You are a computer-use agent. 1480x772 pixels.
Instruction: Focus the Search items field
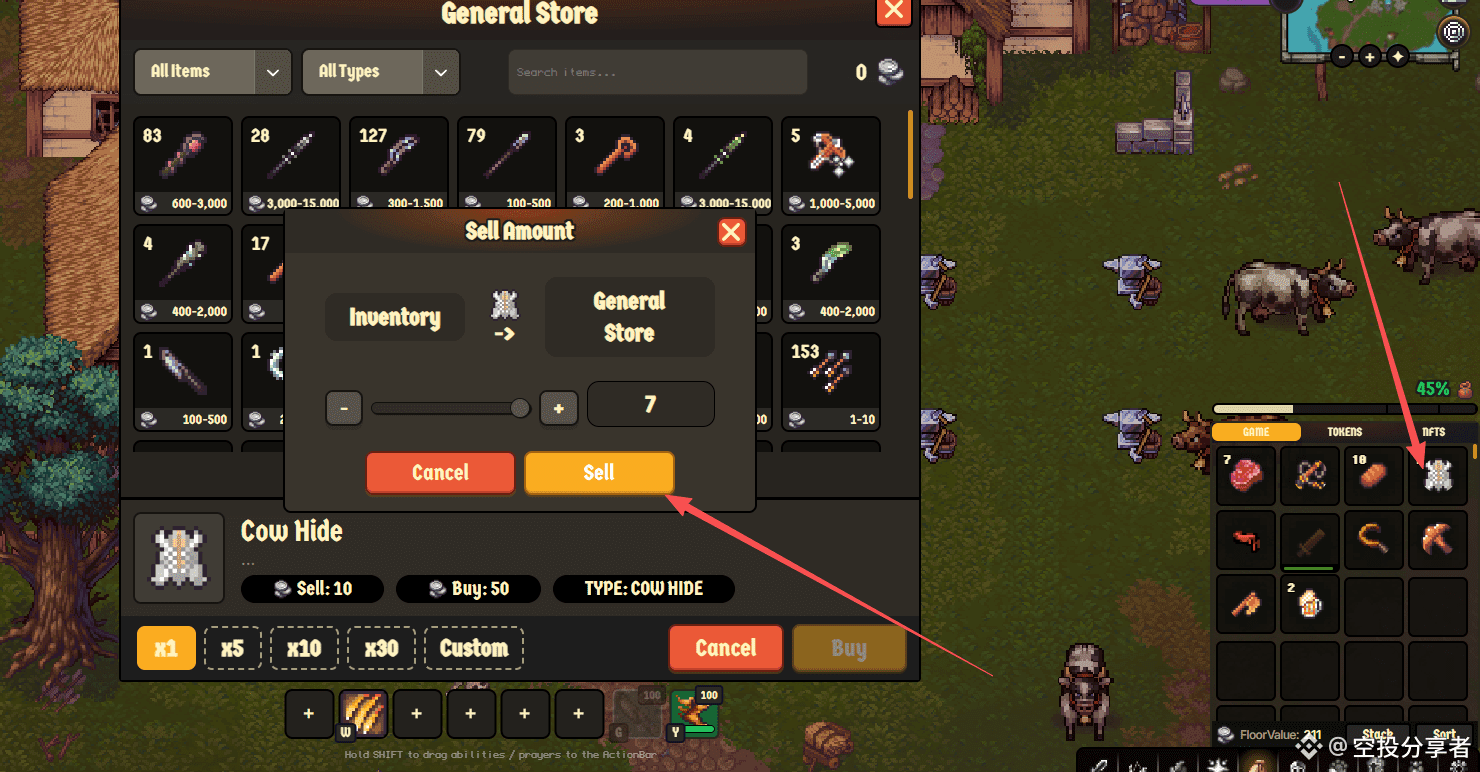[x=657, y=72]
